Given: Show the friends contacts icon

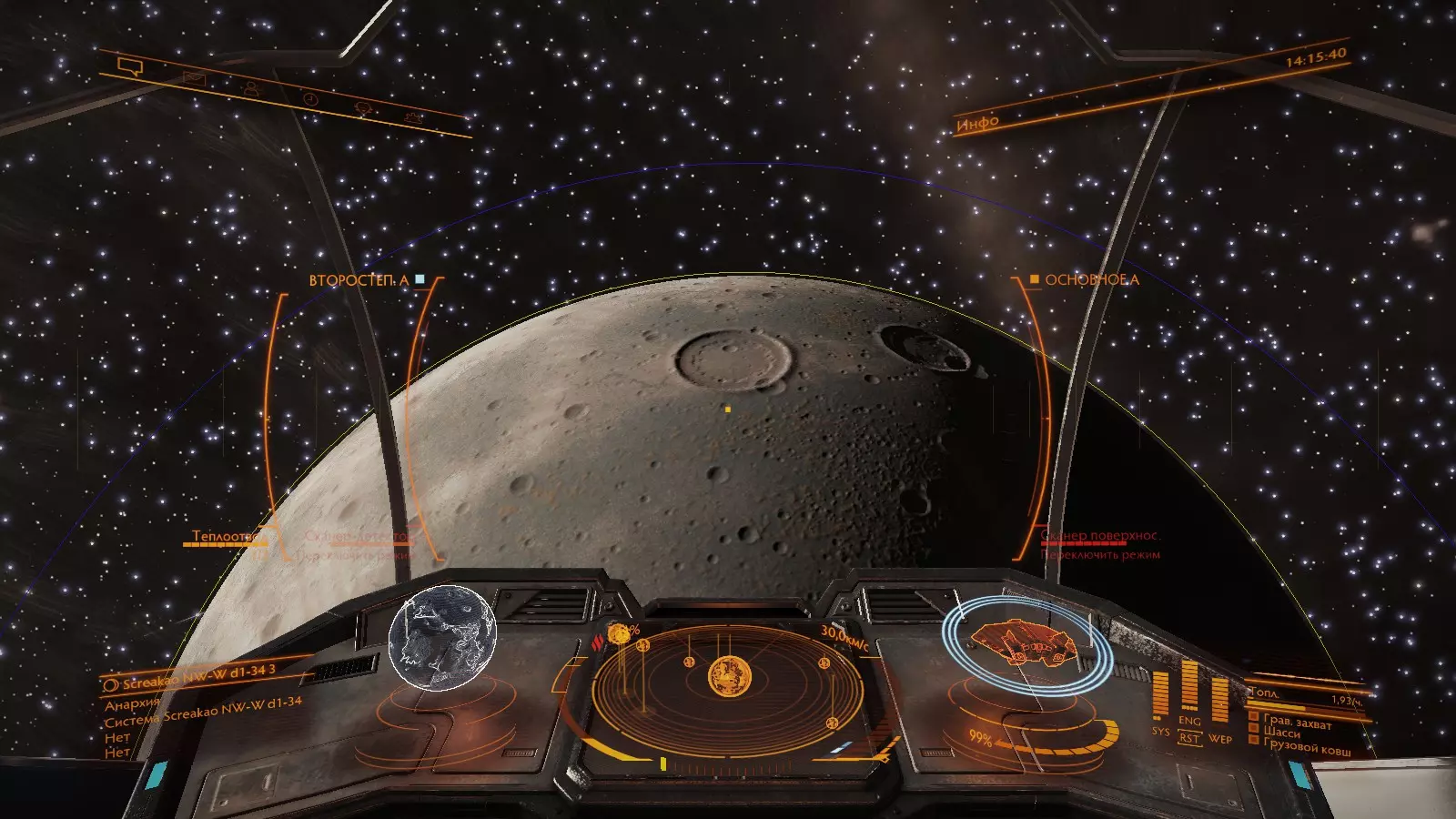Looking at the screenshot, I should (x=251, y=88).
